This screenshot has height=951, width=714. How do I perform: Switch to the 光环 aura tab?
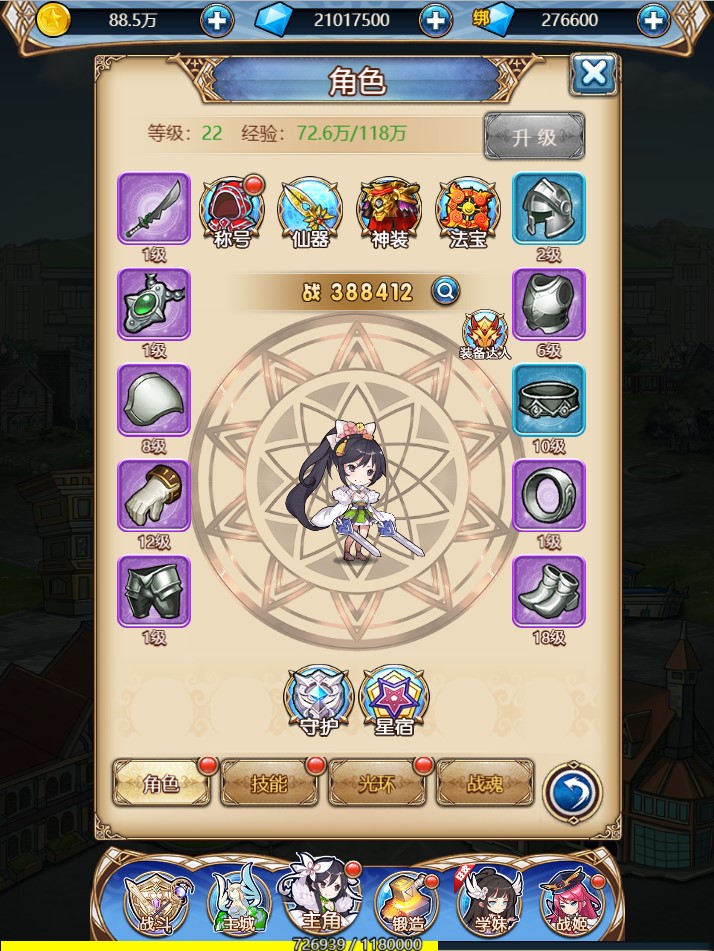coord(377,783)
